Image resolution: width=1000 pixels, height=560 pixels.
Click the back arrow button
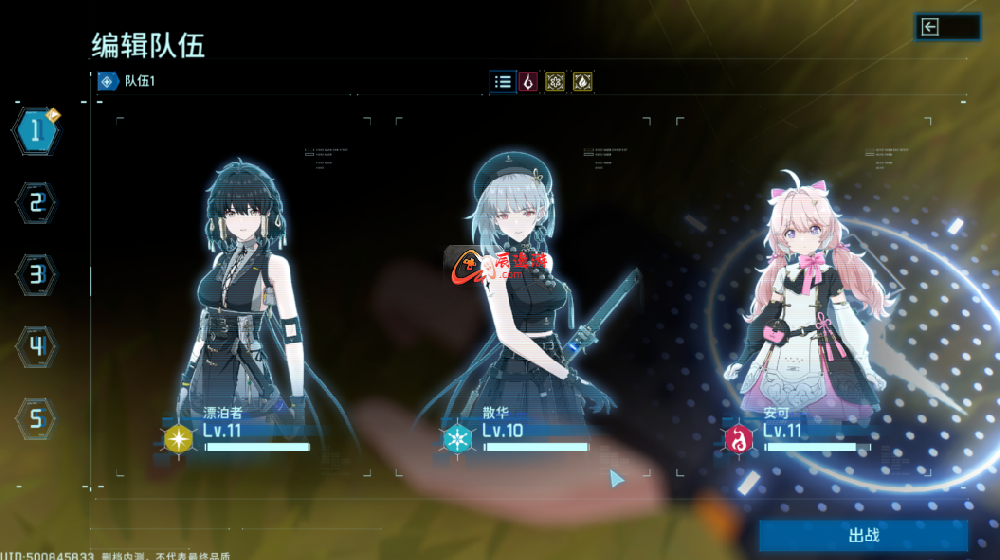[x=946, y=27]
